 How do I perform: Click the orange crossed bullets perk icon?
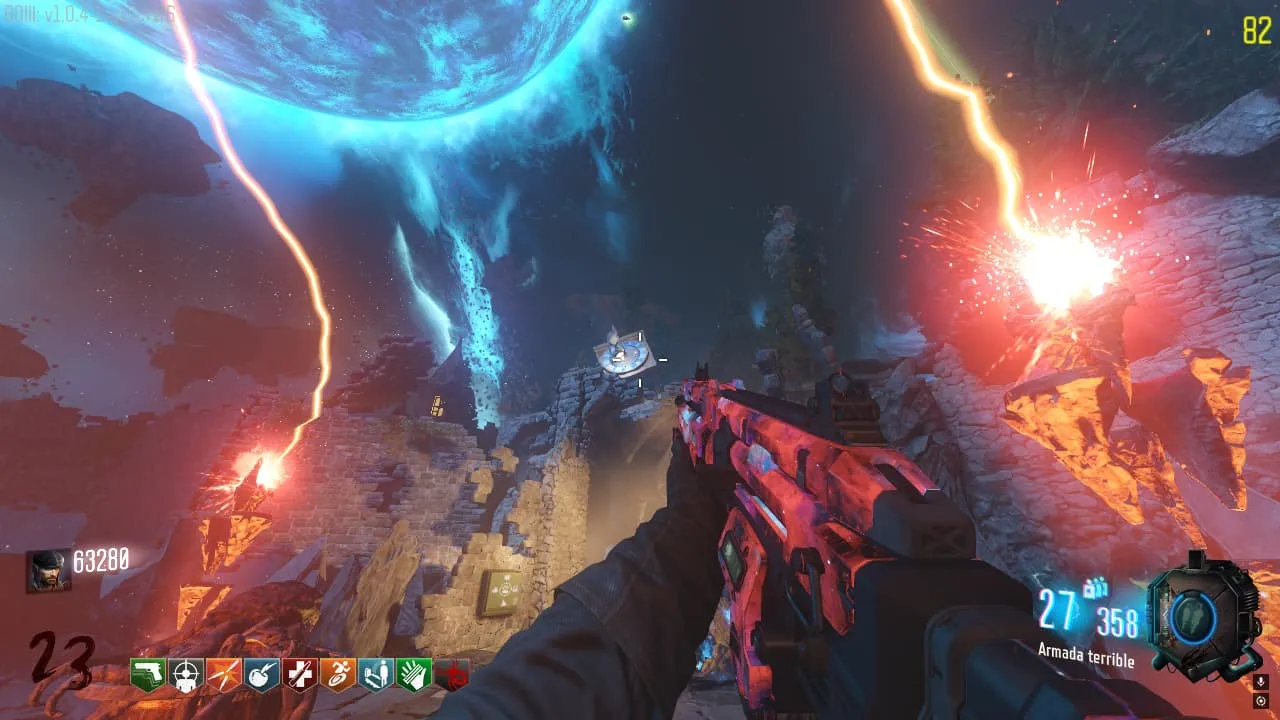[x=224, y=674]
